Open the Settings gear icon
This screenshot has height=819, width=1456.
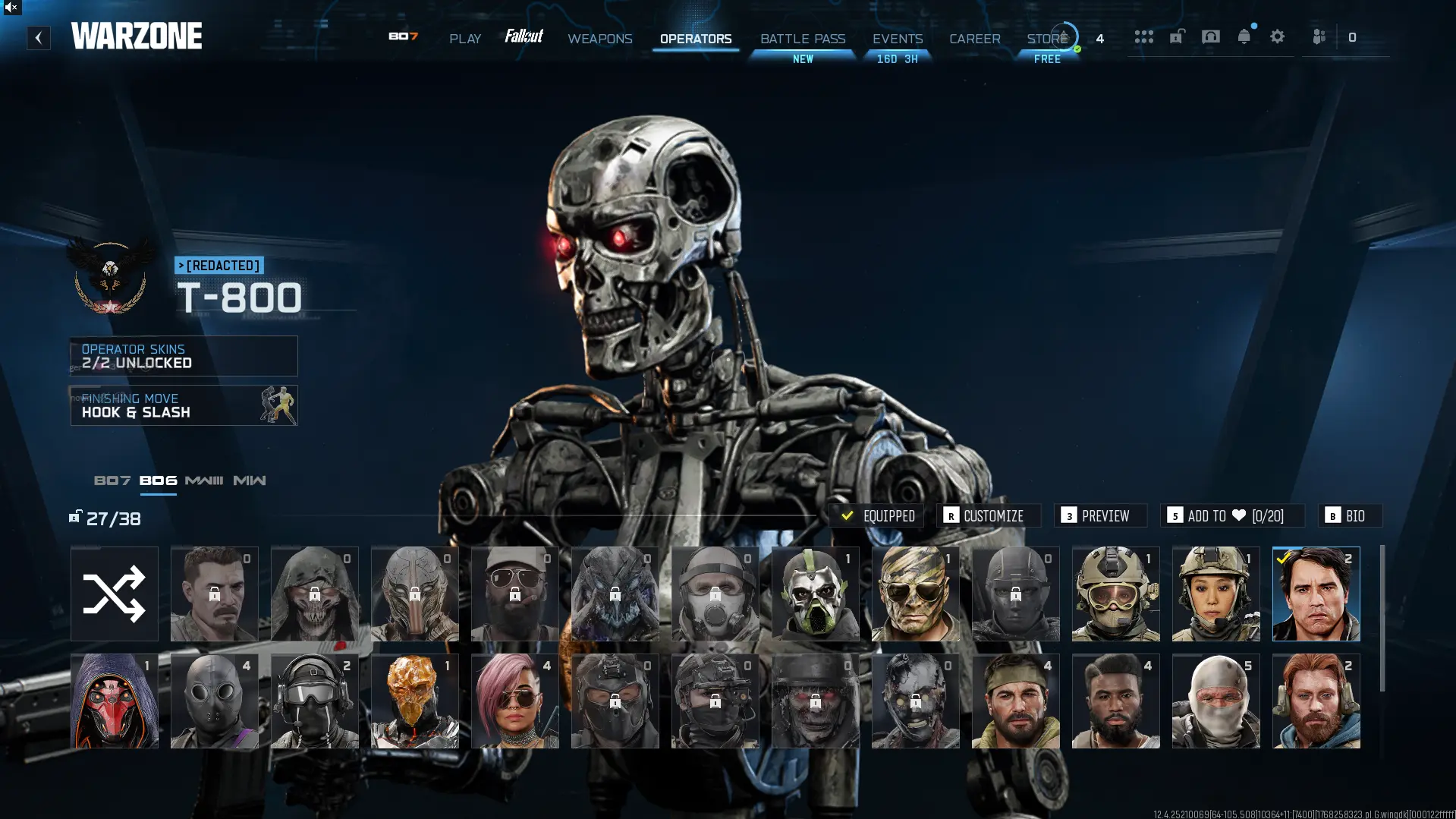pos(1278,36)
